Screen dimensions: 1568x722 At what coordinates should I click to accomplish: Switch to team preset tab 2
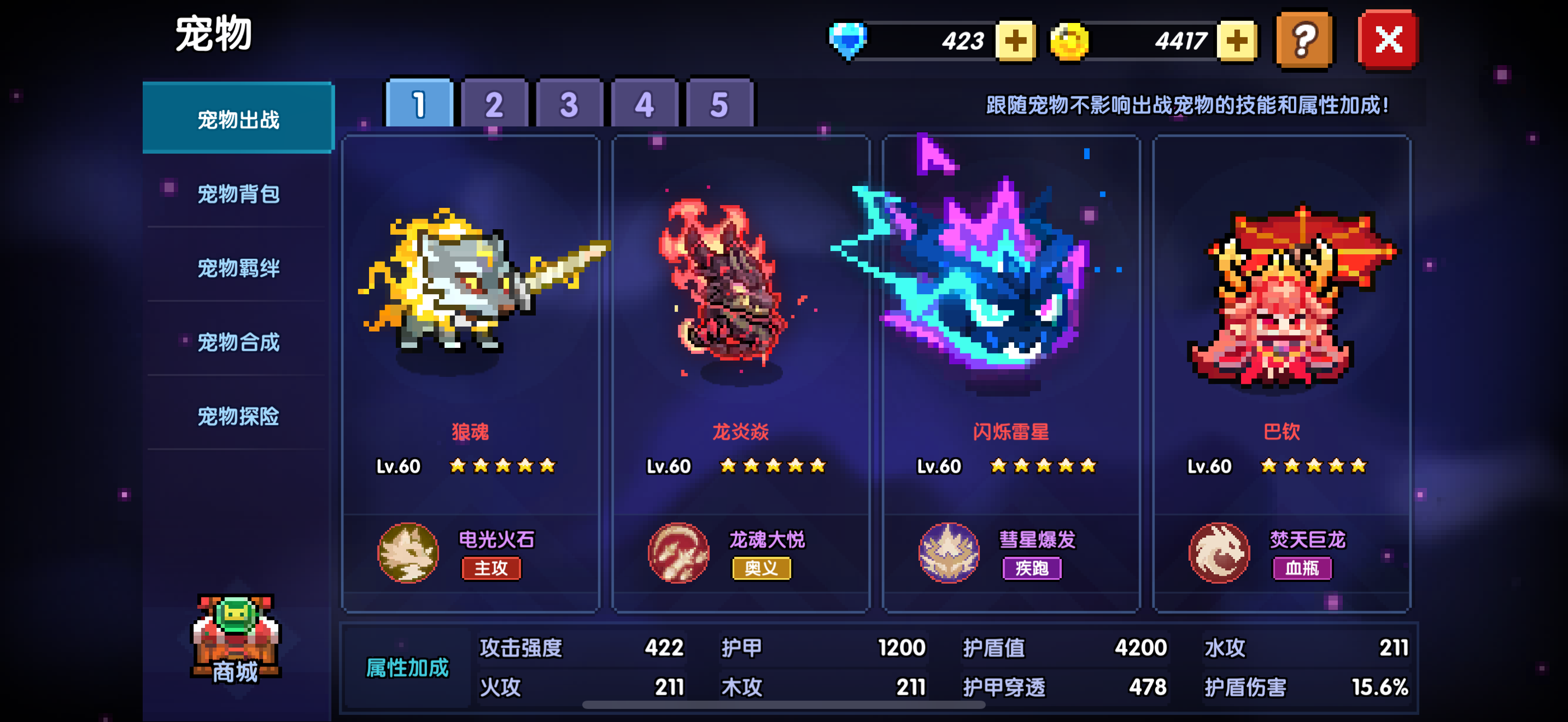494,105
